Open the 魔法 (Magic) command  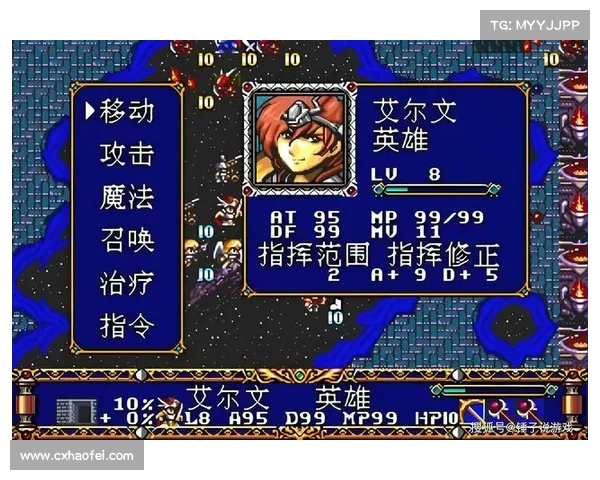point(127,196)
